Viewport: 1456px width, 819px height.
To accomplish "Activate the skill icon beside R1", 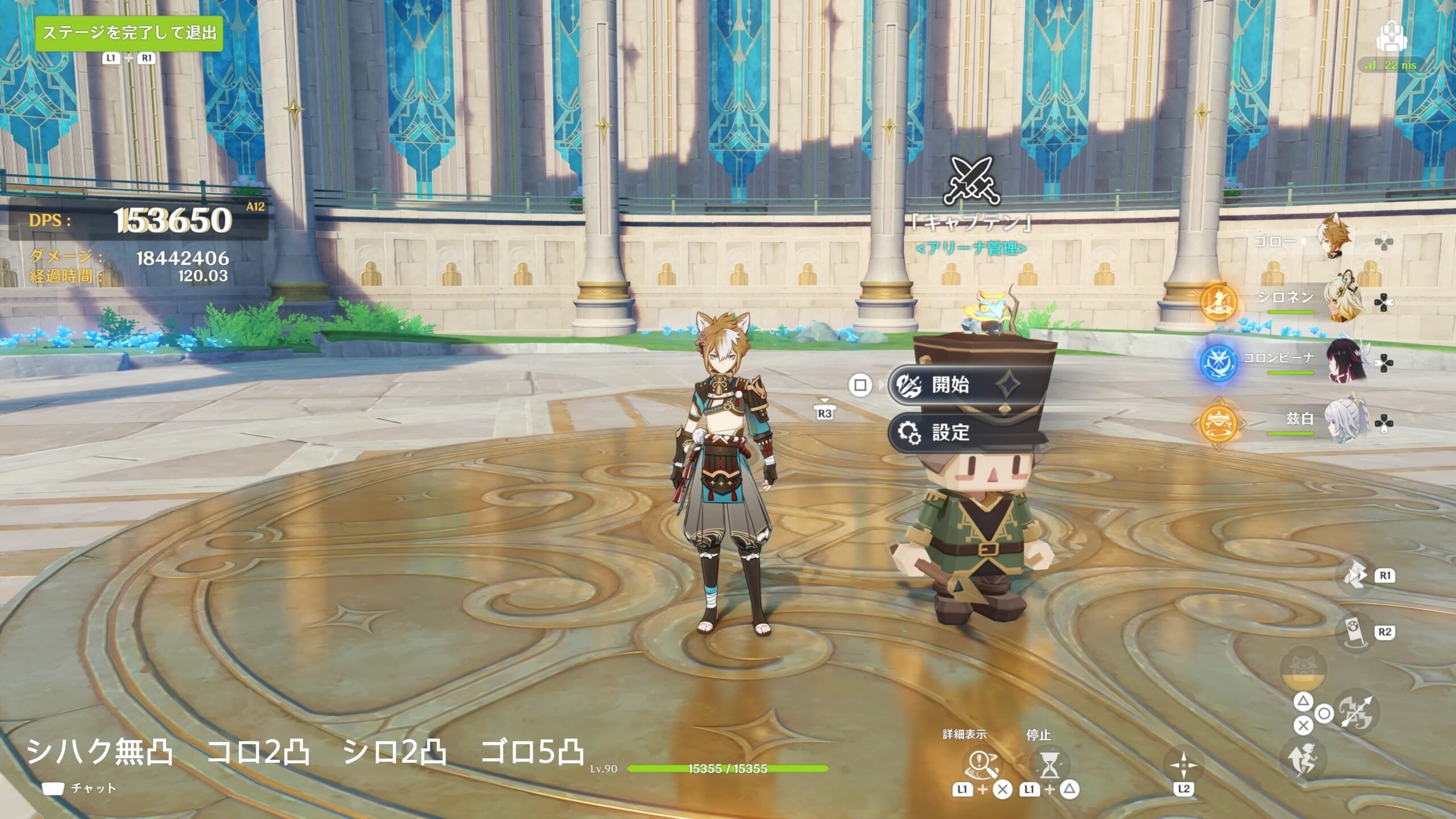I will [1356, 576].
